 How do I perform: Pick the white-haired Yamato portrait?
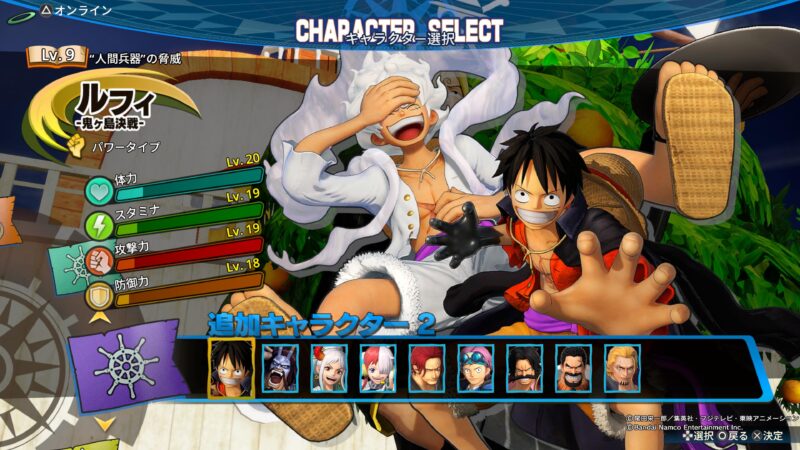(x=329, y=369)
